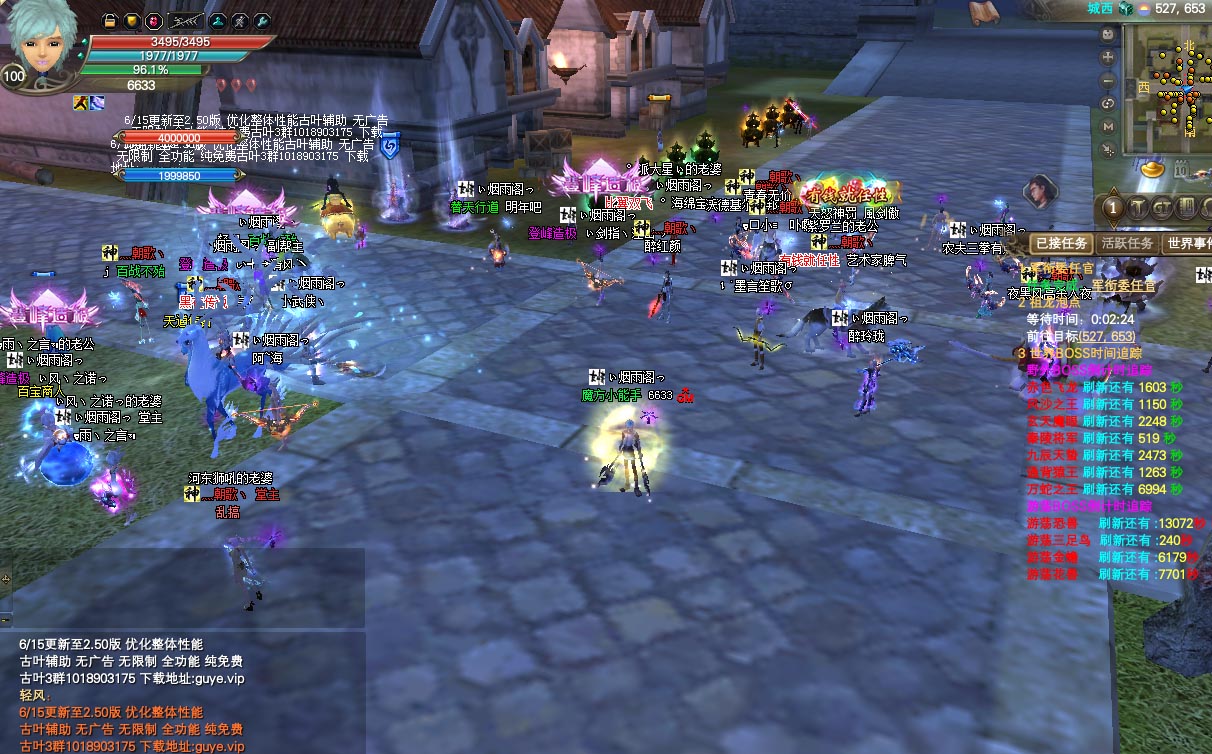
Task: Select the 已接任务 quest tab
Action: click(x=1061, y=243)
